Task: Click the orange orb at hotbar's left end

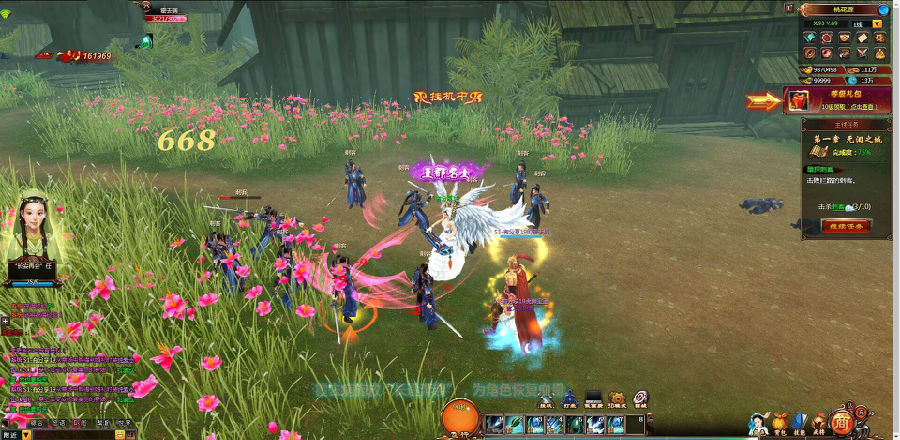Action: point(459,417)
